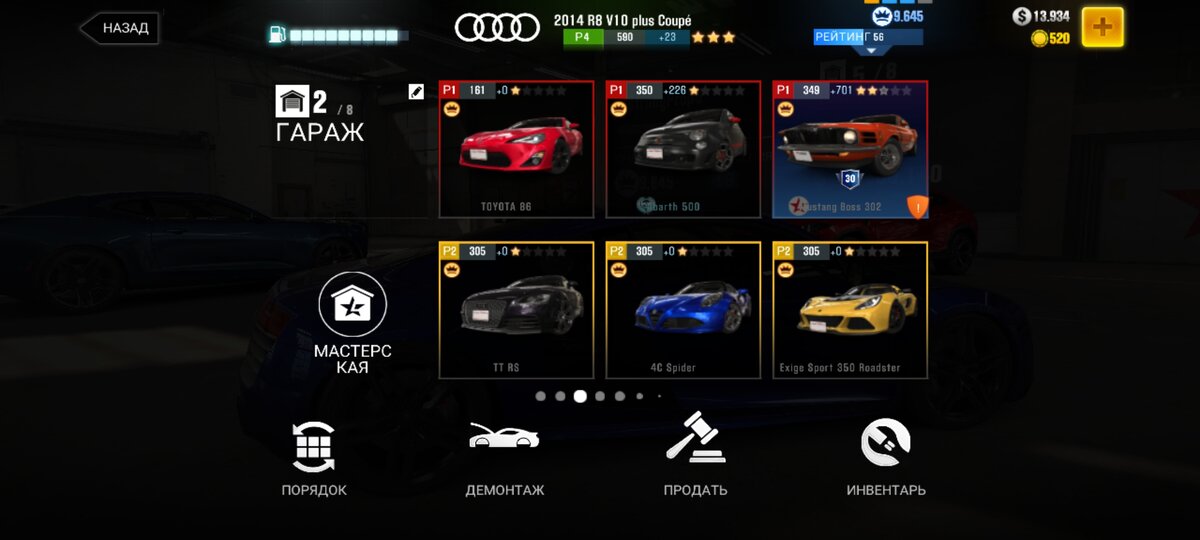The height and width of the screenshot is (540, 1200).
Task: Edit garage name with the pencil icon
Action: pyautogui.click(x=417, y=92)
